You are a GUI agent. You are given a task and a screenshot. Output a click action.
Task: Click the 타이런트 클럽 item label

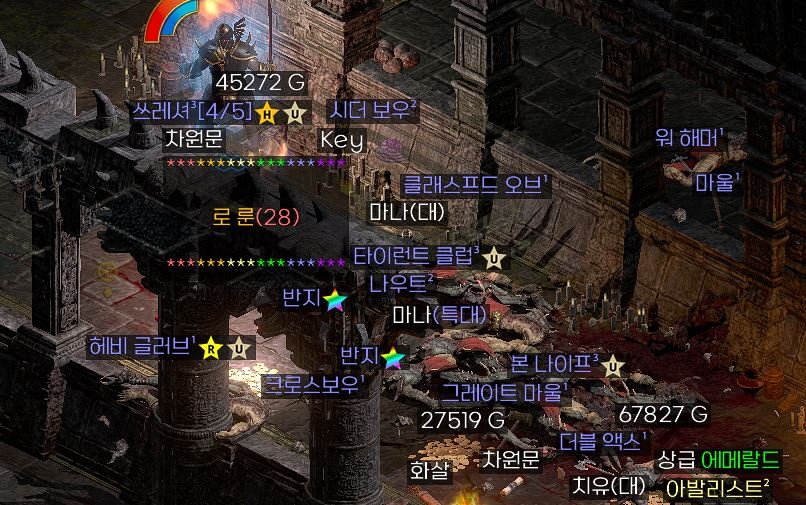(x=416, y=255)
